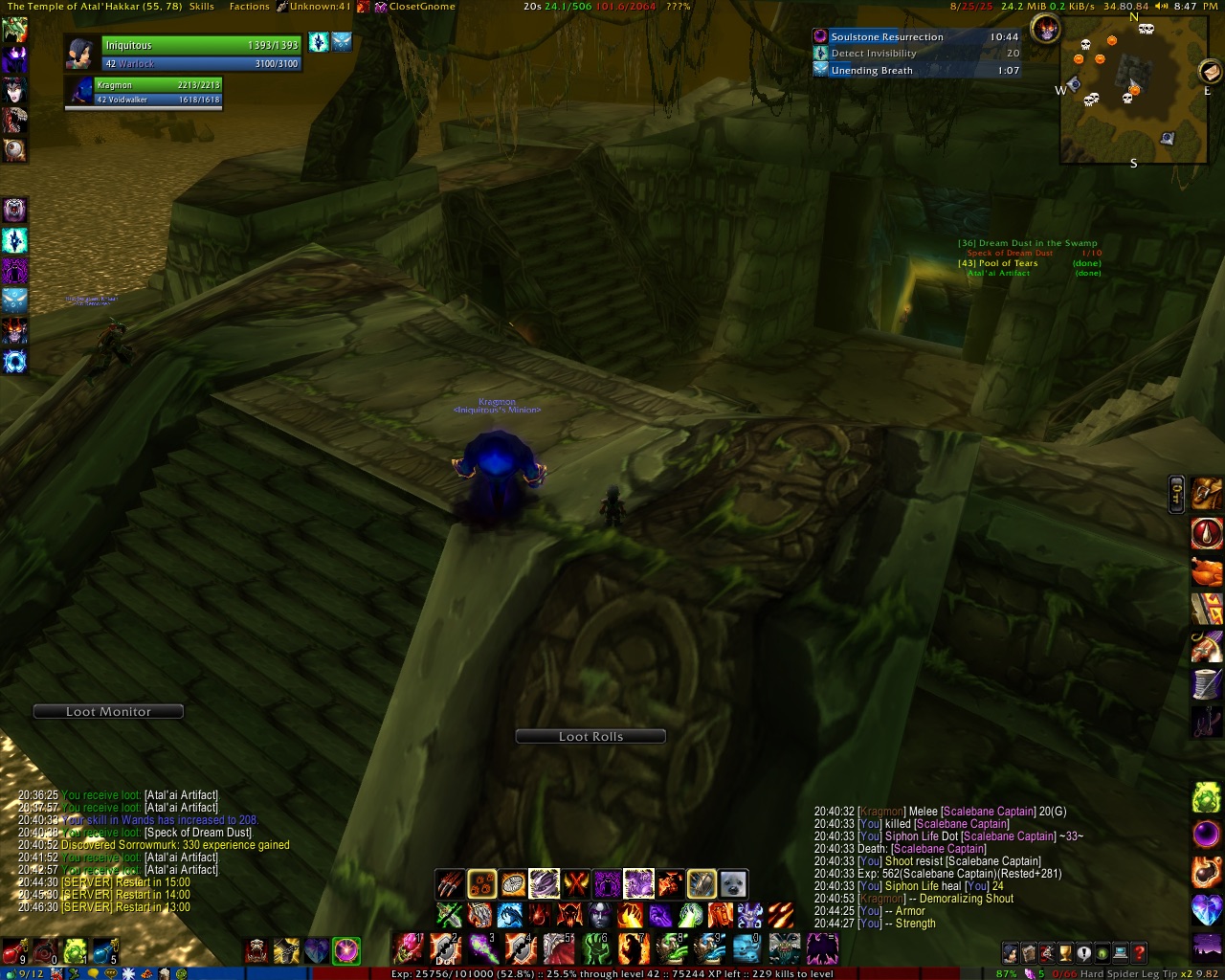The height and width of the screenshot is (980, 1225).
Task: Open Factions from the top bar
Action: pos(249,6)
